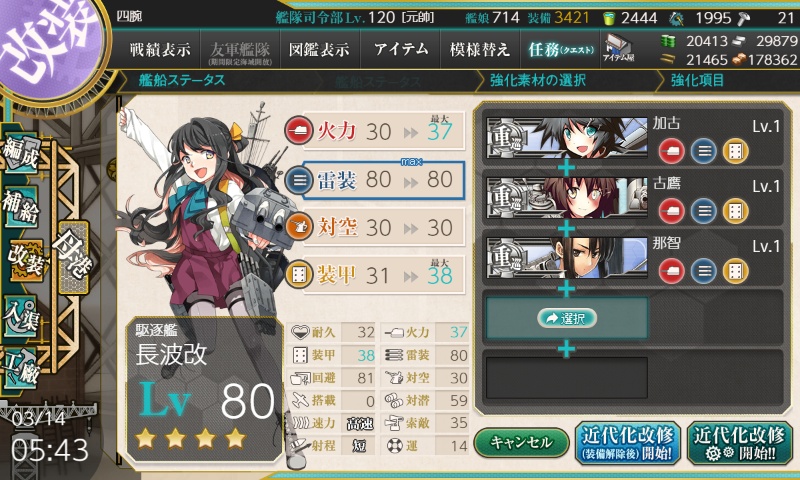
Task: Open the 友軍艦隊 friendly fleet menu
Action: (x=242, y=49)
